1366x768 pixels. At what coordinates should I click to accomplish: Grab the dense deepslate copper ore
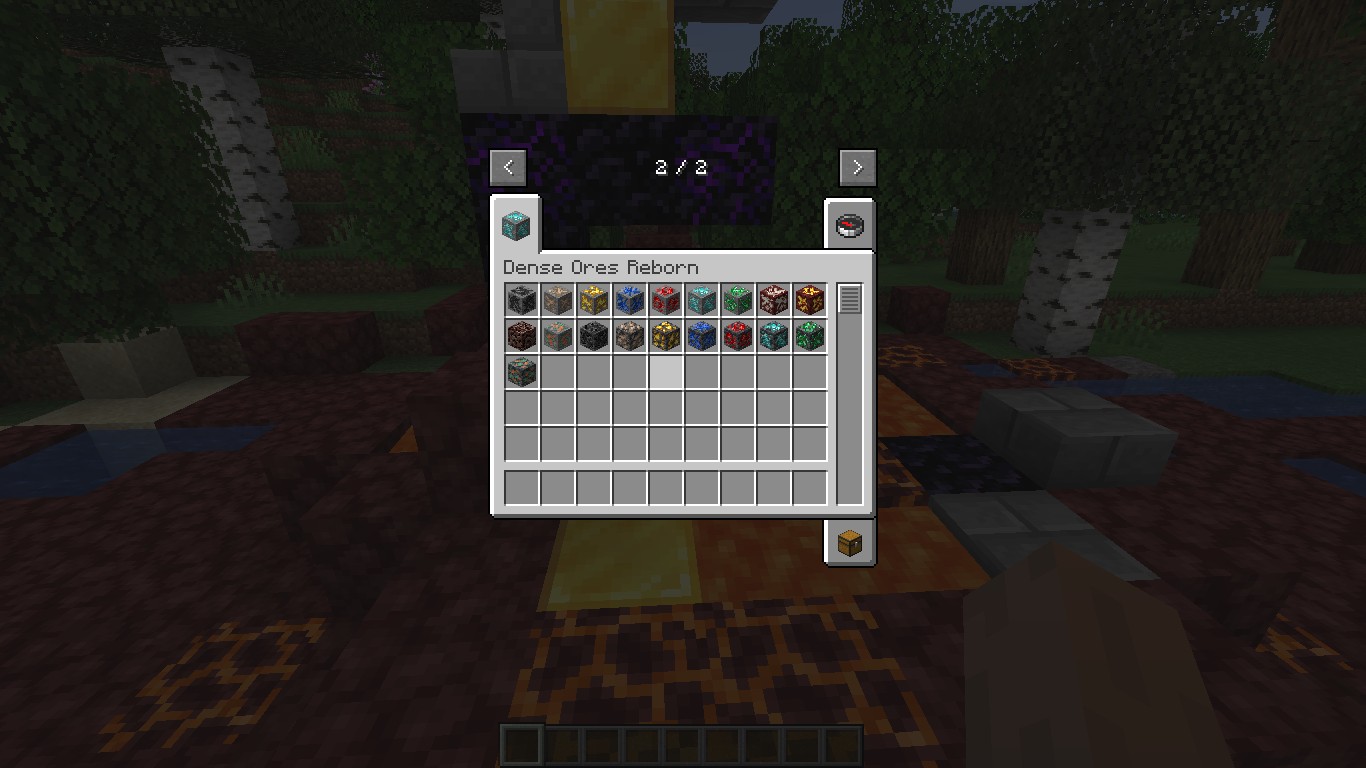point(522,372)
